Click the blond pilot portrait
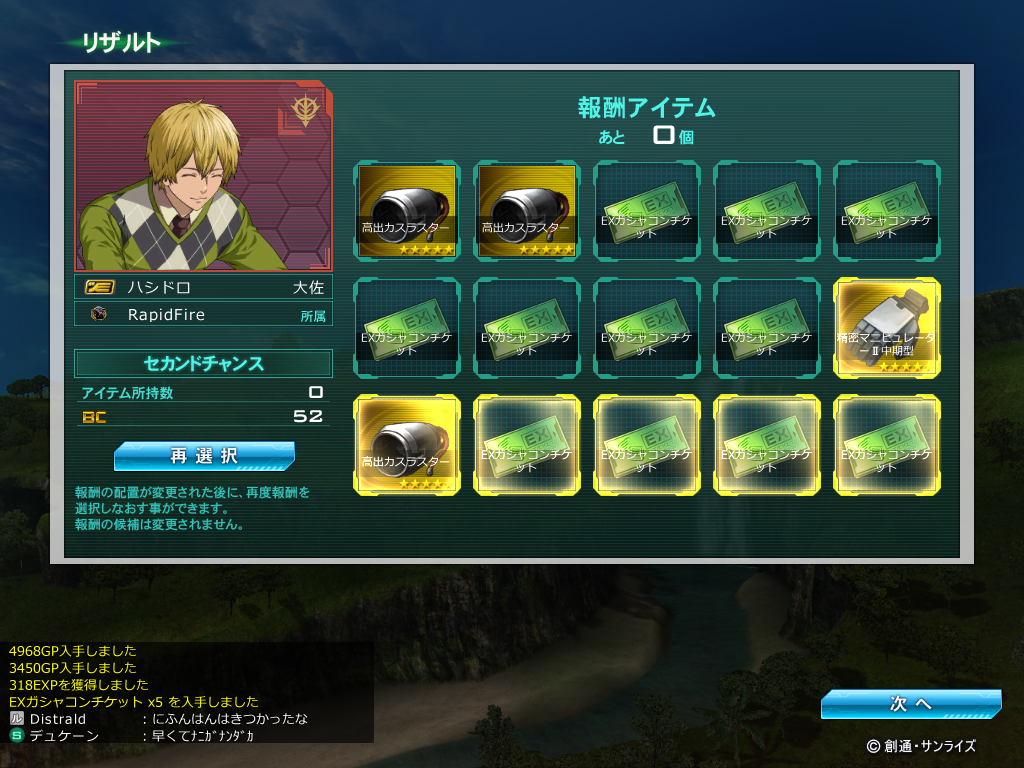 (x=203, y=177)
